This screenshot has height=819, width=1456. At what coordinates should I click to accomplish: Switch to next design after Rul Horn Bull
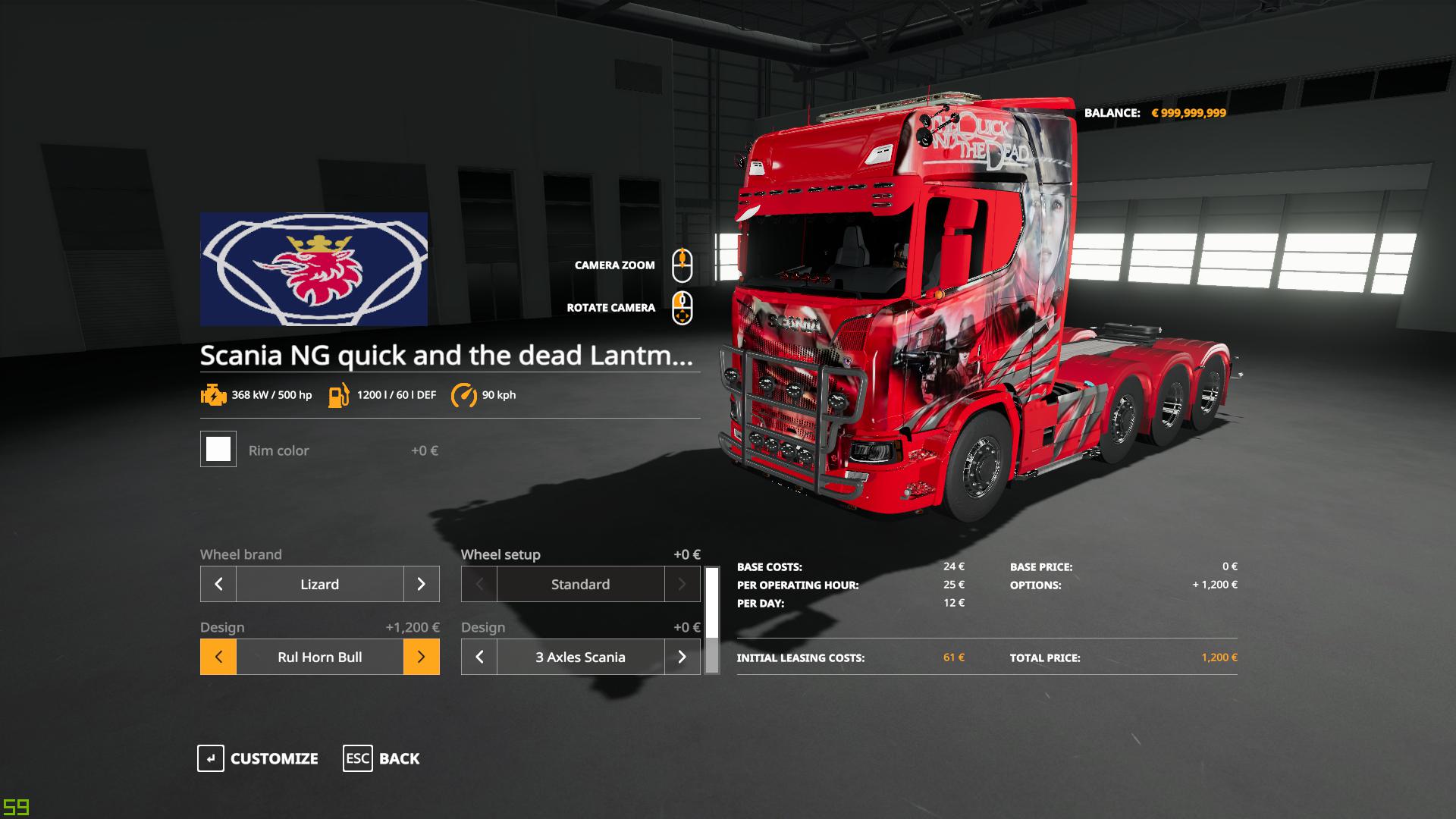pos(421,657)
